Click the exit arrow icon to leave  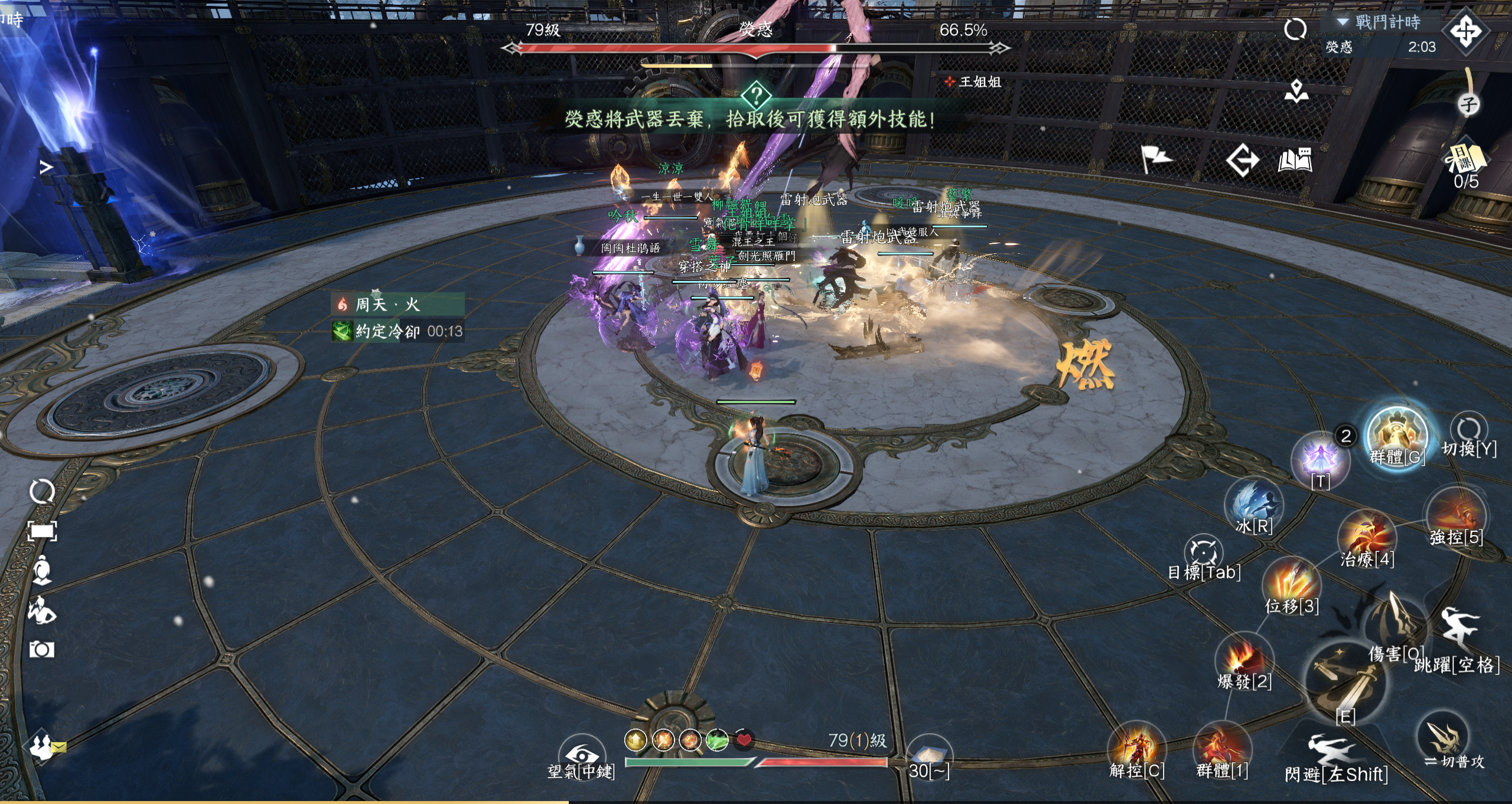click(1242, 161)
